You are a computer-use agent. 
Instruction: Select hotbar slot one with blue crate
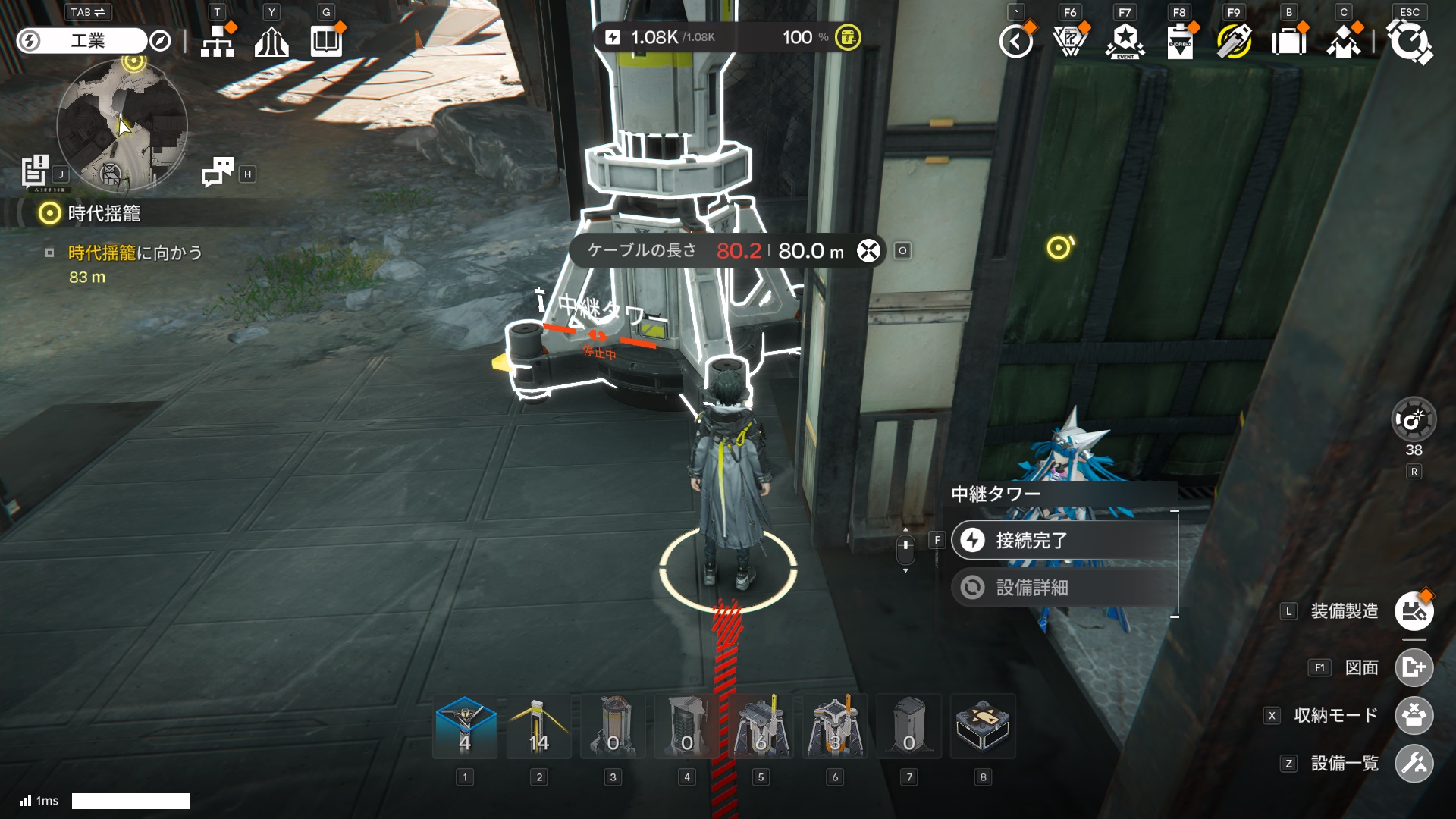coord(465,726)
